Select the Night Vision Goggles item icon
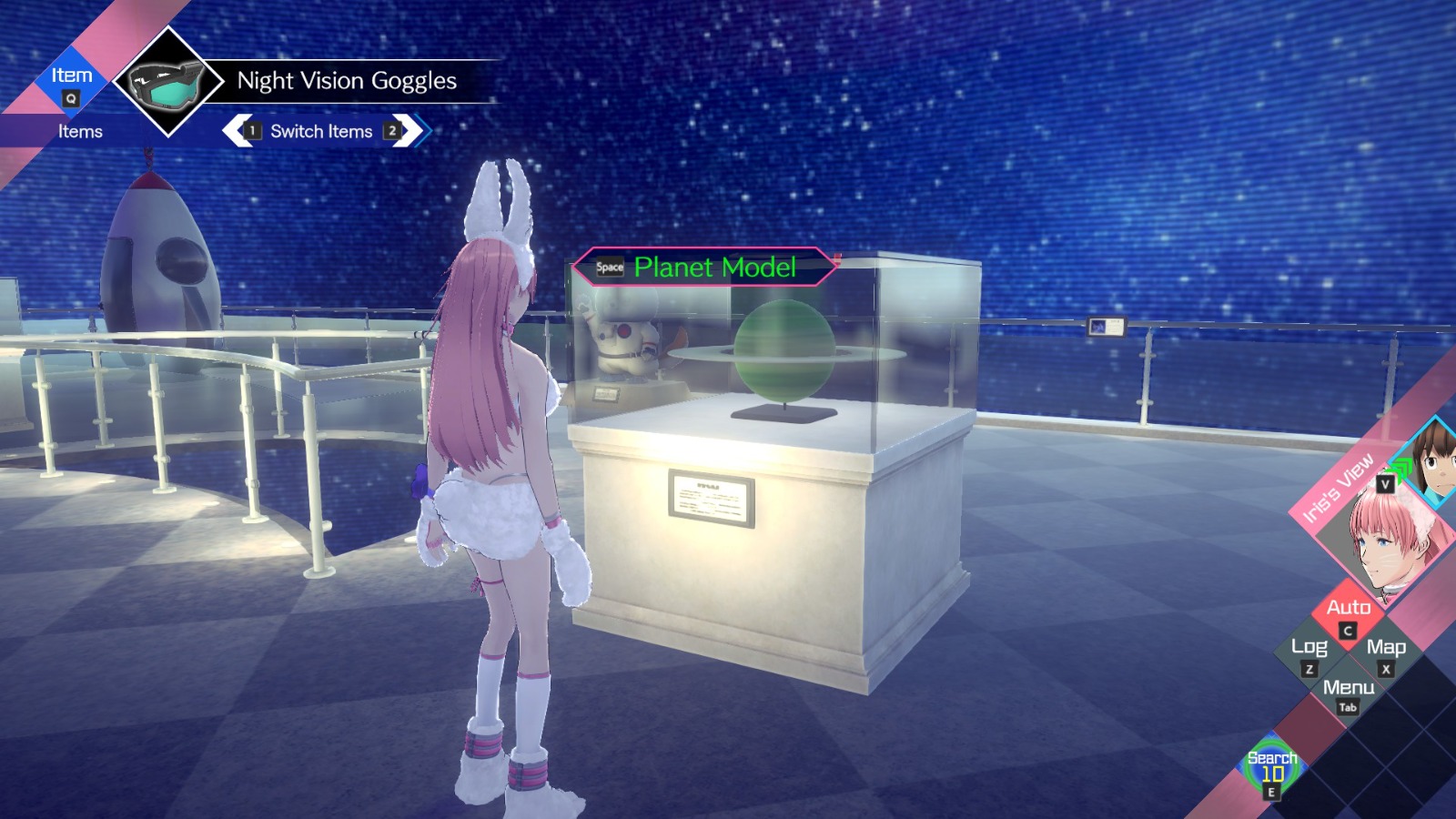The image size is (1456, 819). click(x=167, y=85)
